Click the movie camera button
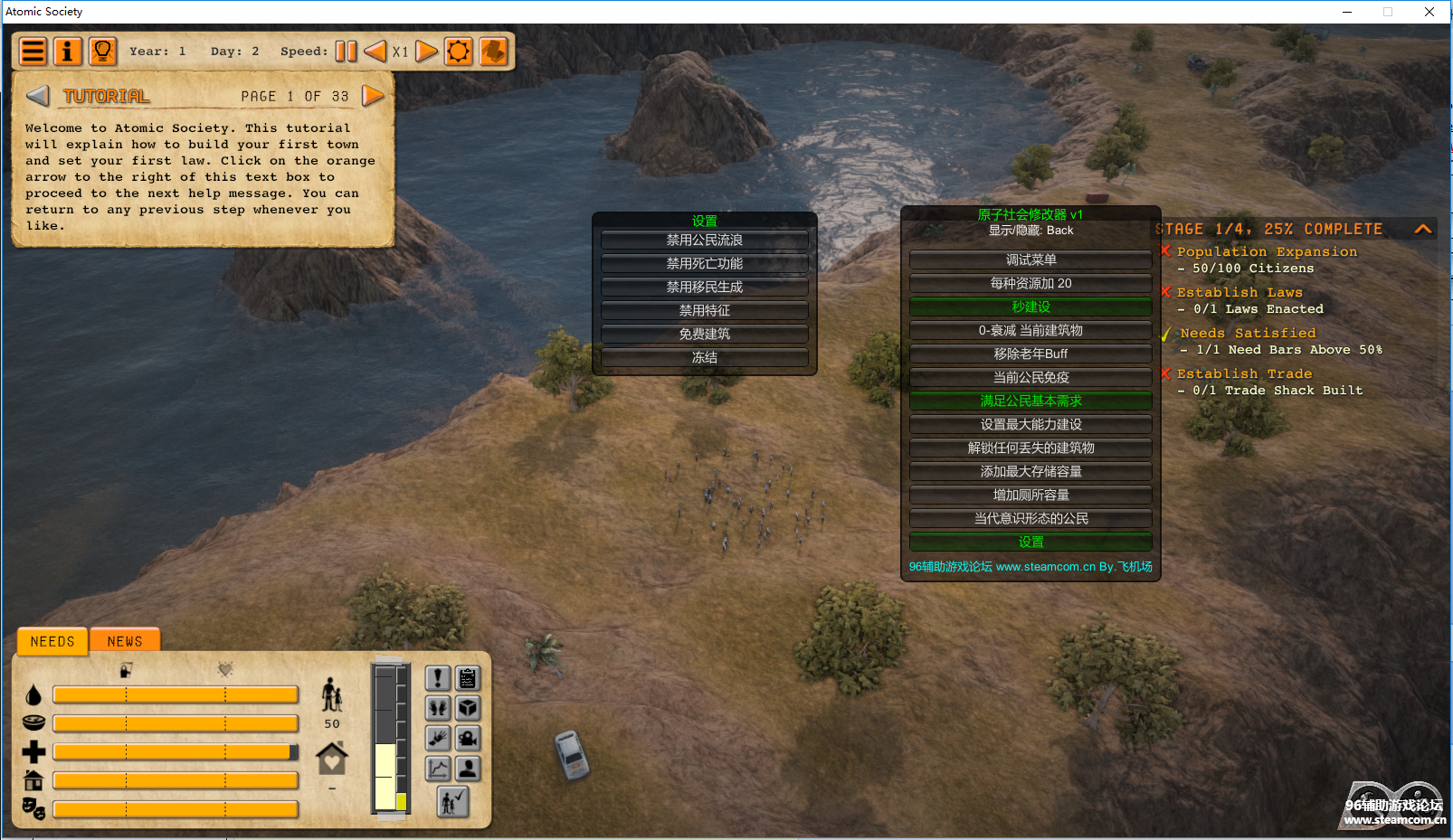The height and width of the screenshot is (840, 1453). (x=468, y=738)
